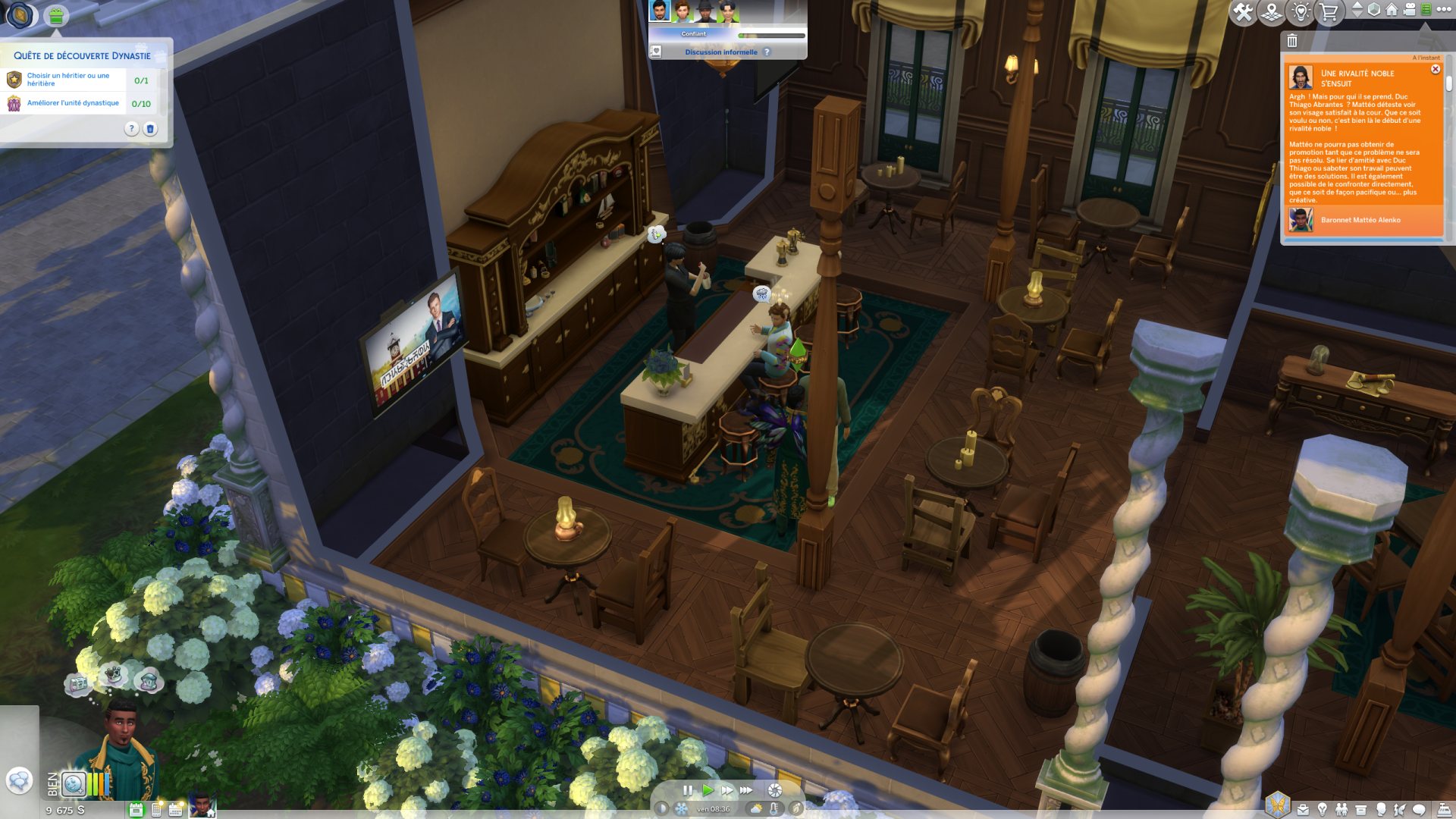Open the green gift box icon
Image resolution: width=1456 pixels, height=819 pixels.
[x=55, y=15]
